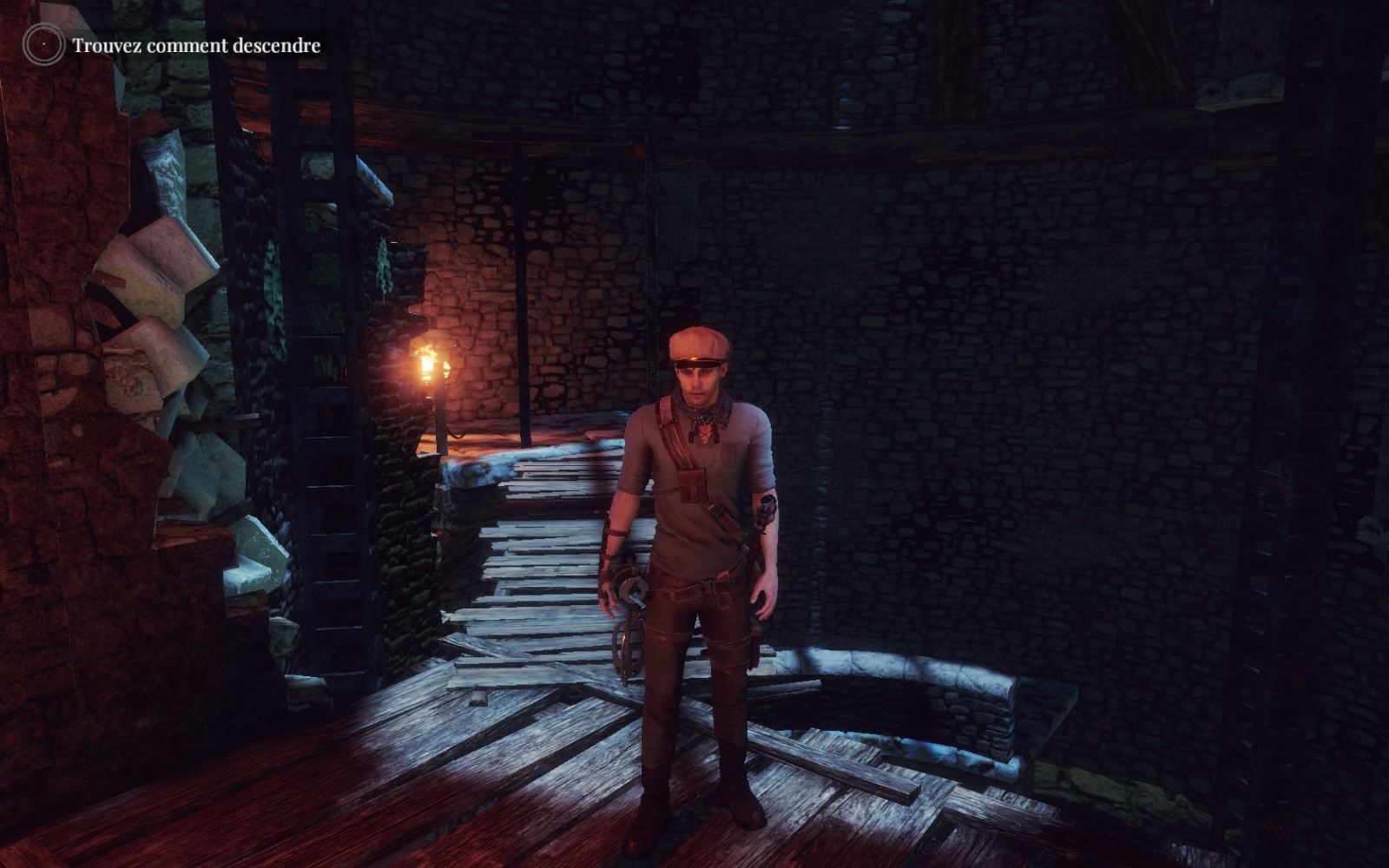Click the leather shoulder harness pouch

694,486
